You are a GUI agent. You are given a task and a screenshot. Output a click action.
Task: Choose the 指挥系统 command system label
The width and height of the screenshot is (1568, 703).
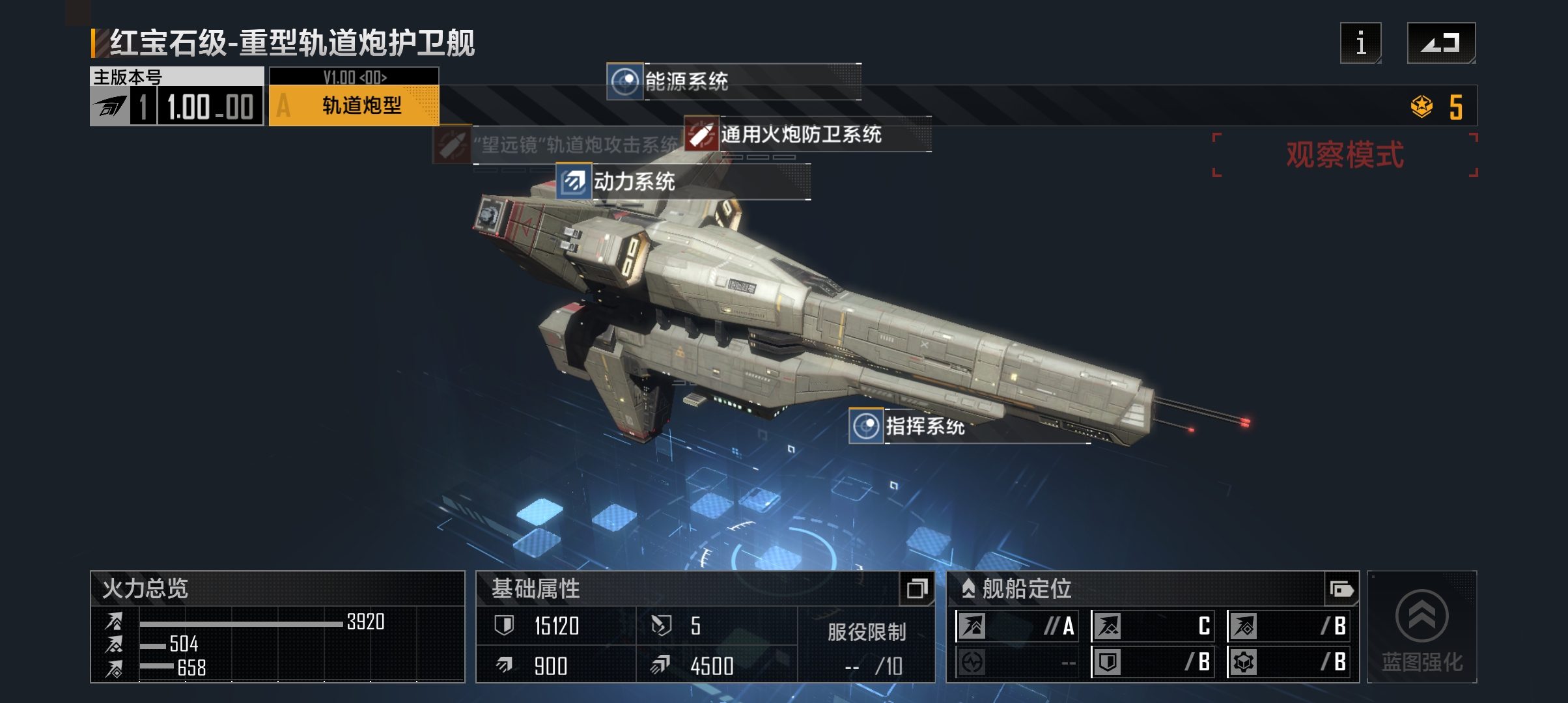coord(924,427)
